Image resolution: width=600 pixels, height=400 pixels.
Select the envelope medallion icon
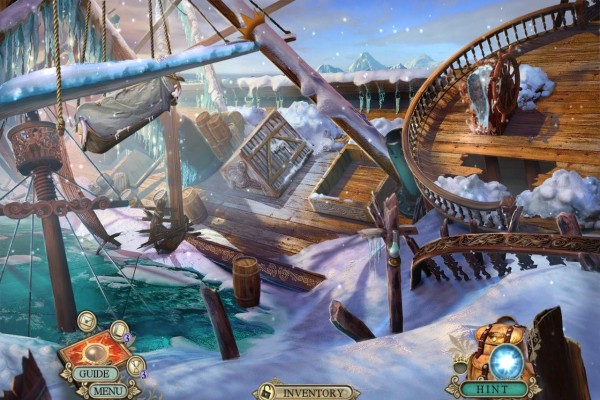pos(87,321)
